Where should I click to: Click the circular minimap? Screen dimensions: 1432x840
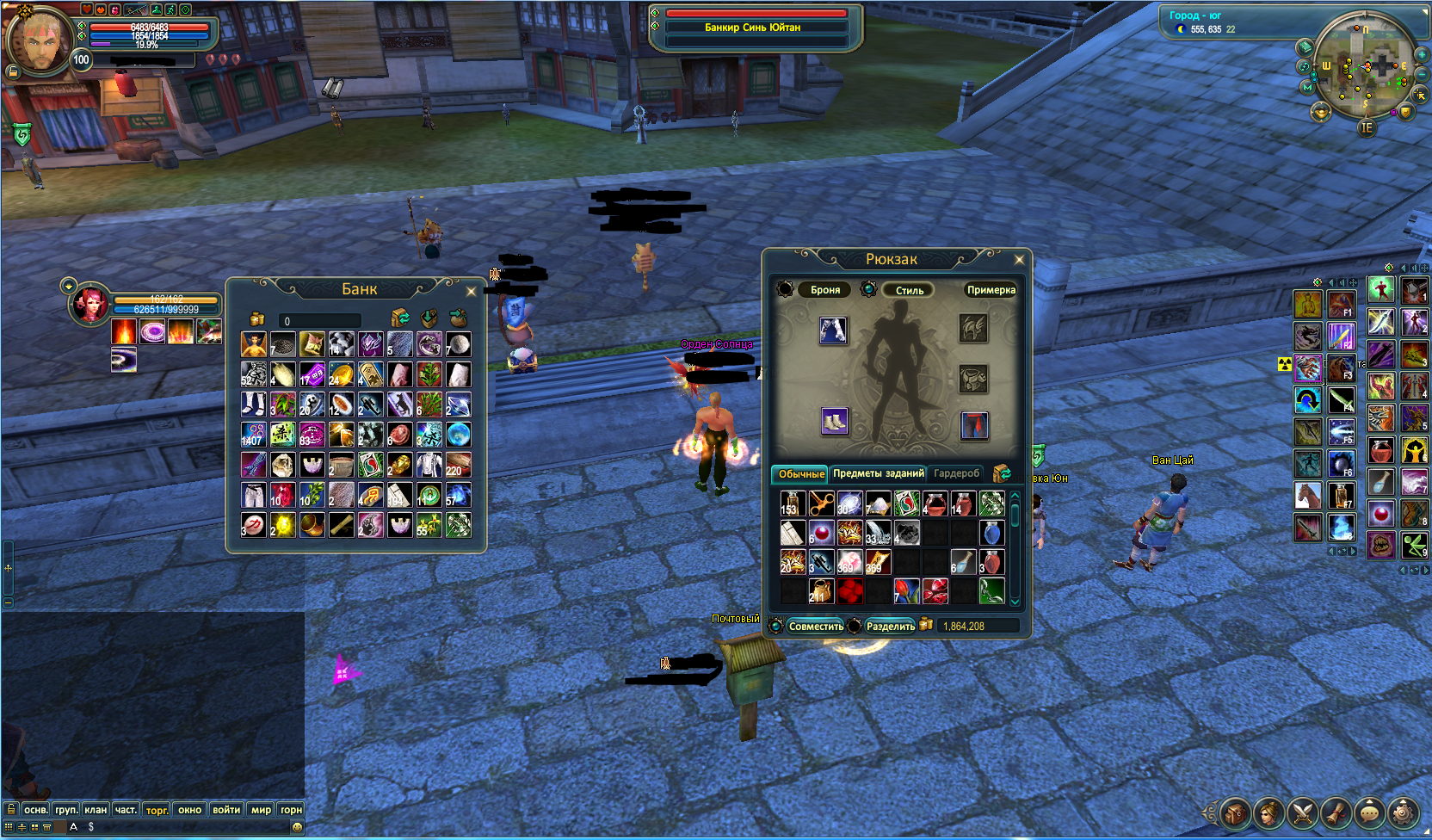coord(1366,66)
